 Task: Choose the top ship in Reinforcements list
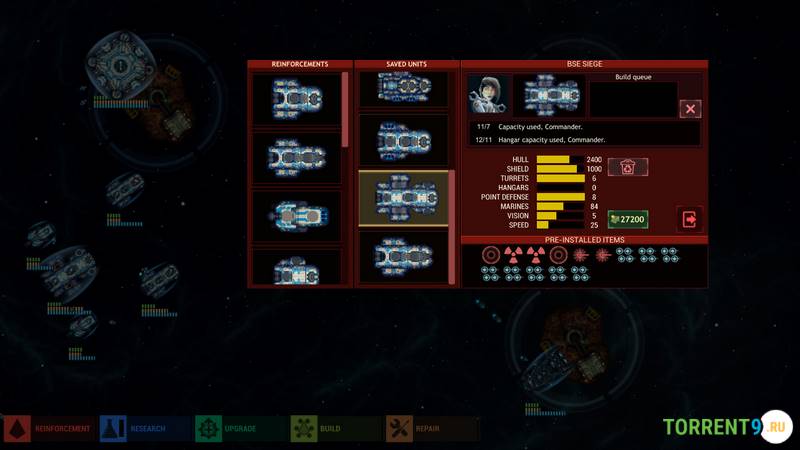tap(296, 100)
